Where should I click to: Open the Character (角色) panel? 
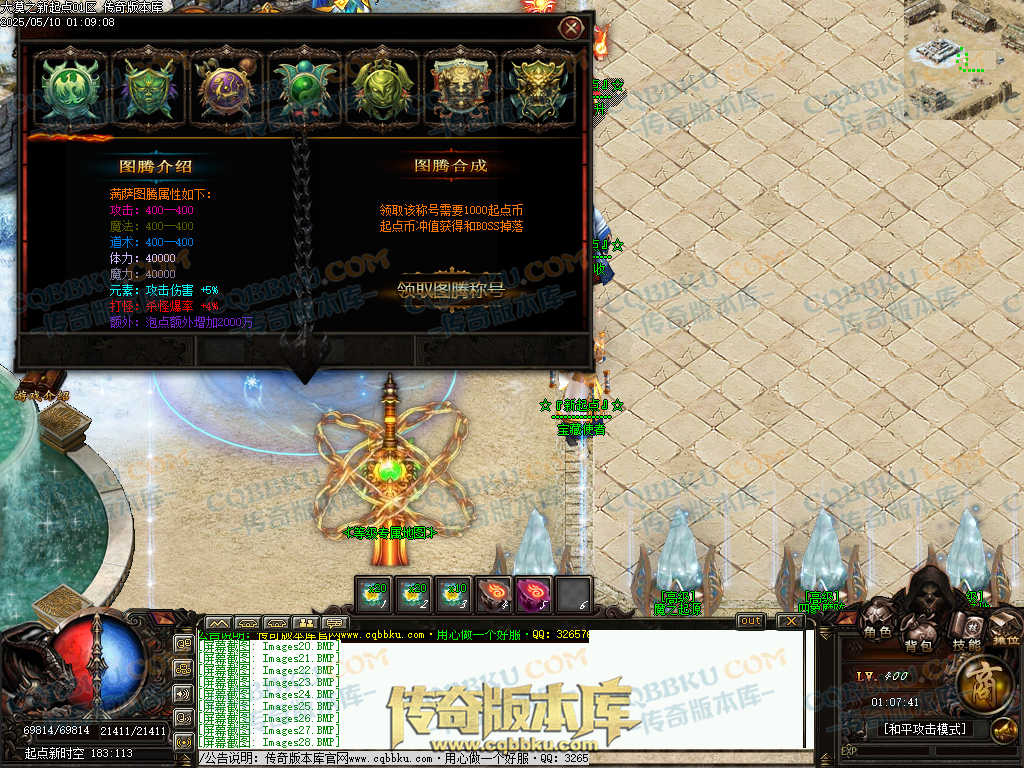point(878,625)
